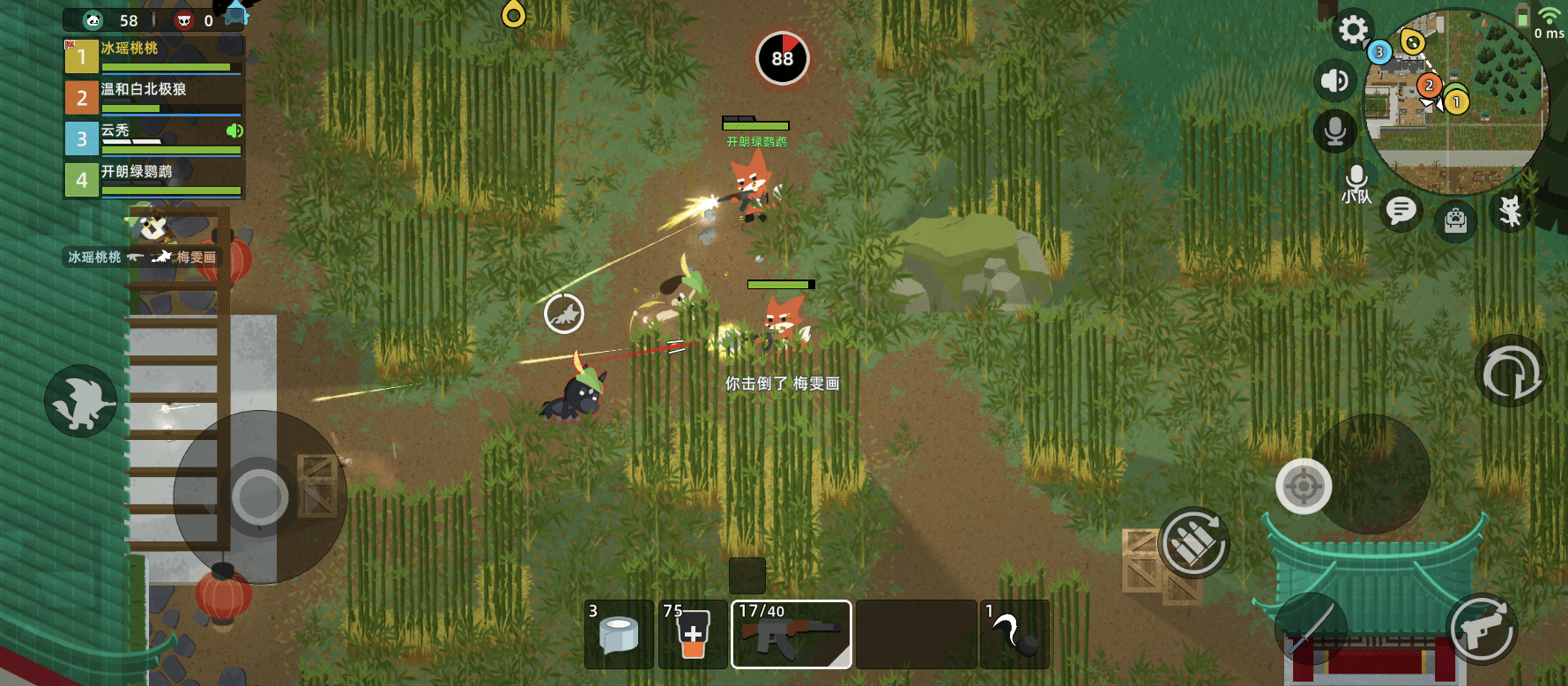Expand the circular minimap
Image resolution: width=1568 pixels, height=686 pixels.
point(1457,101)
